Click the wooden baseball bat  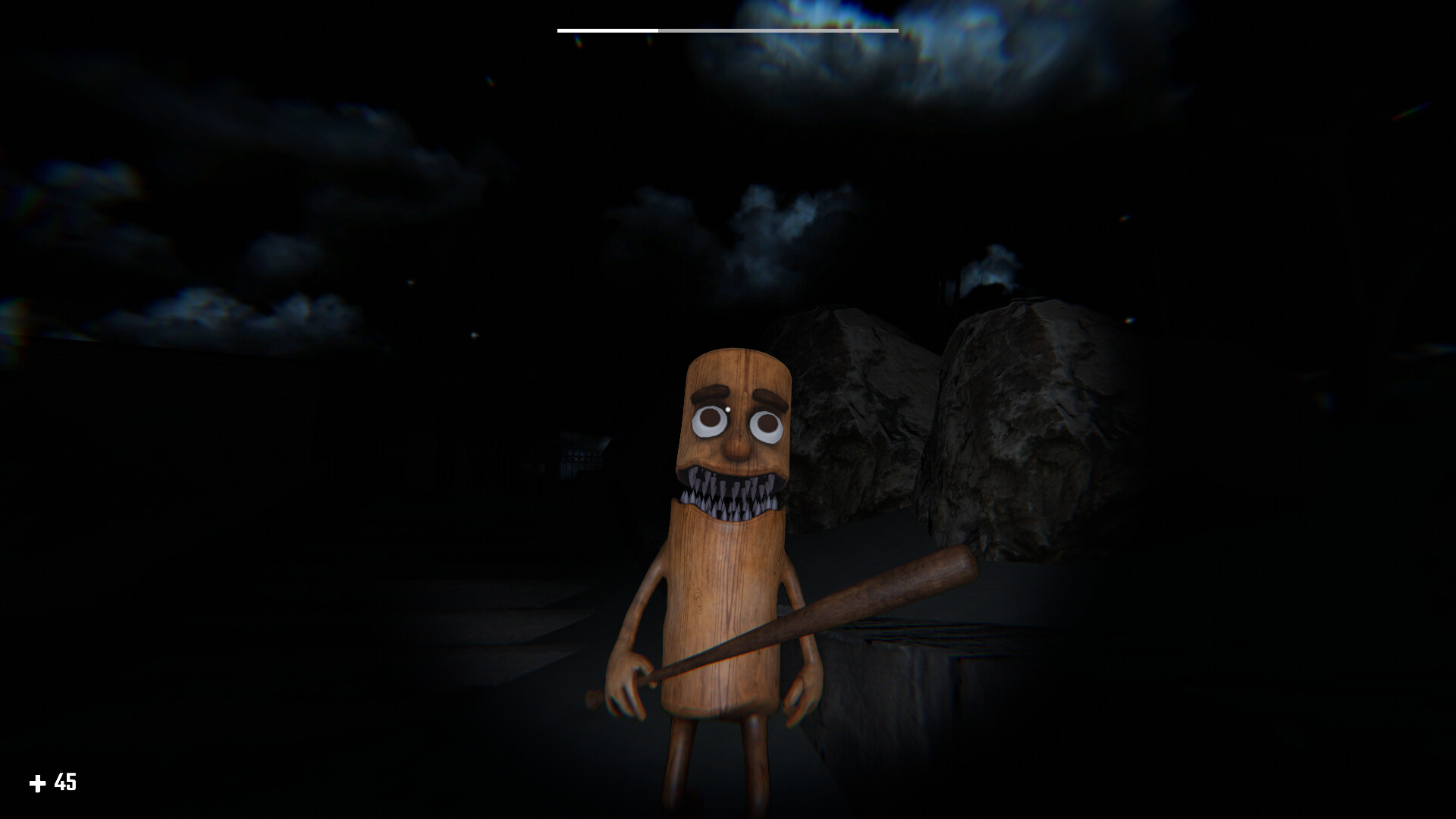(x=872, y=599)
